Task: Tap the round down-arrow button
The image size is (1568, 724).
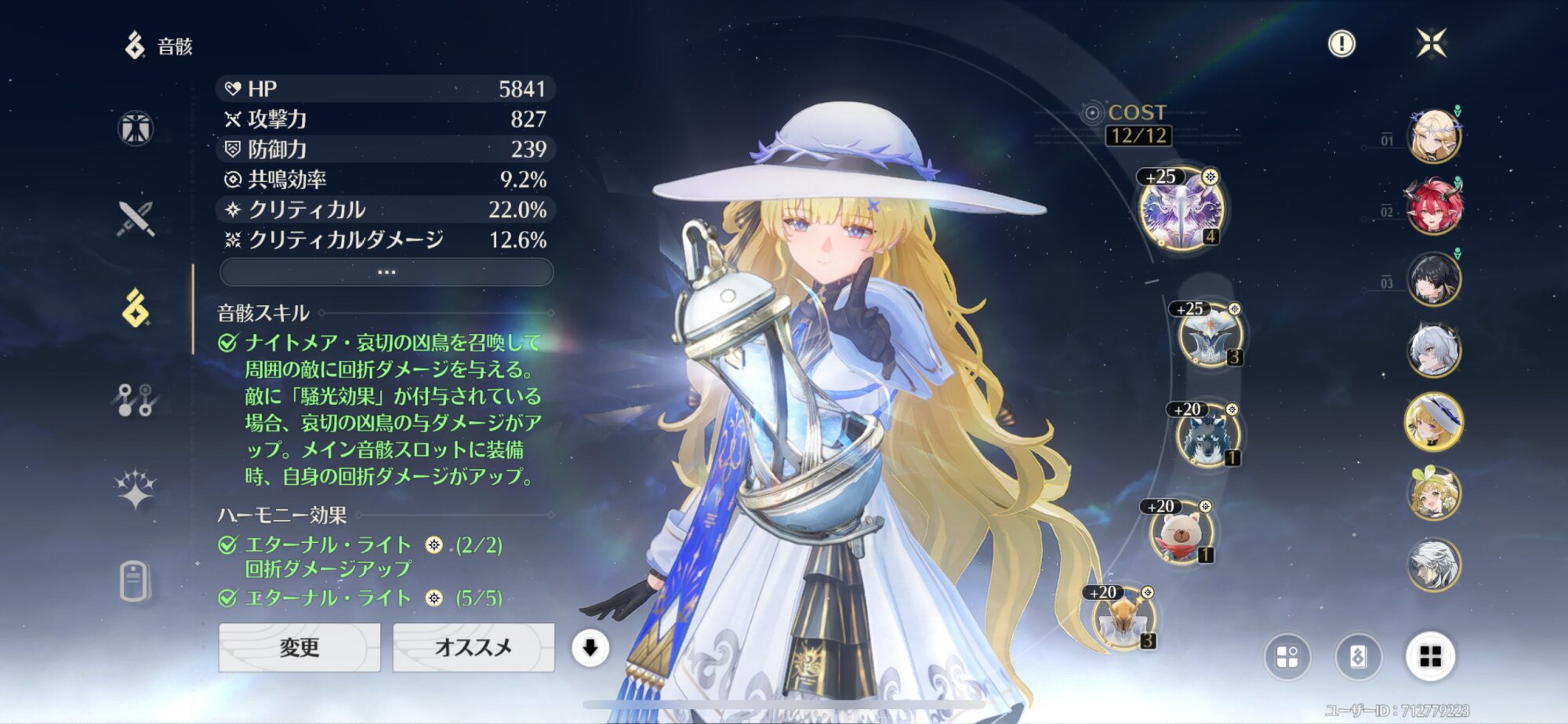Action: coord(590,648)
